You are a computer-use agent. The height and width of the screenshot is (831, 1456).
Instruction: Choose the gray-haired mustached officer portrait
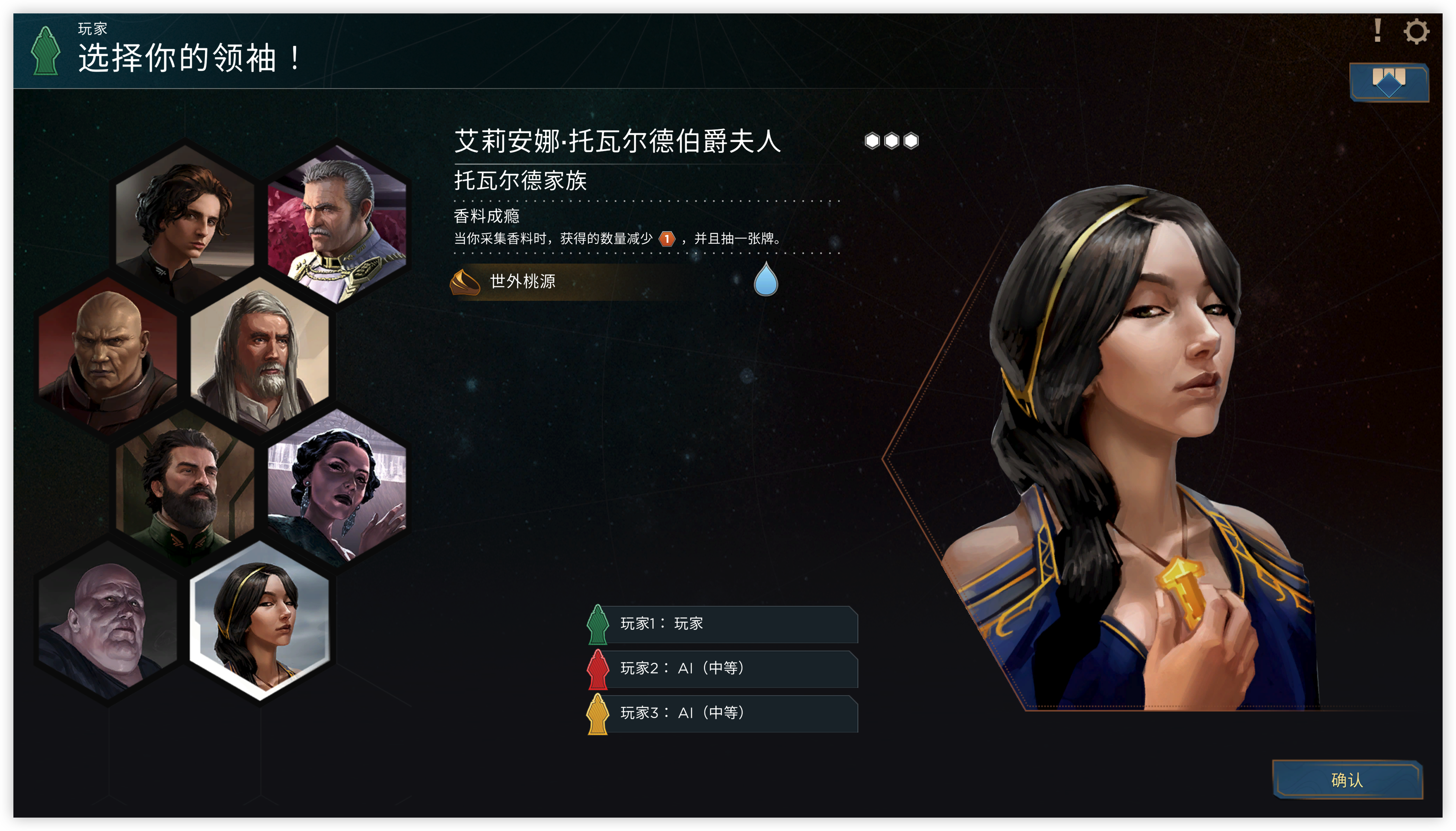(x=336, y=223)
